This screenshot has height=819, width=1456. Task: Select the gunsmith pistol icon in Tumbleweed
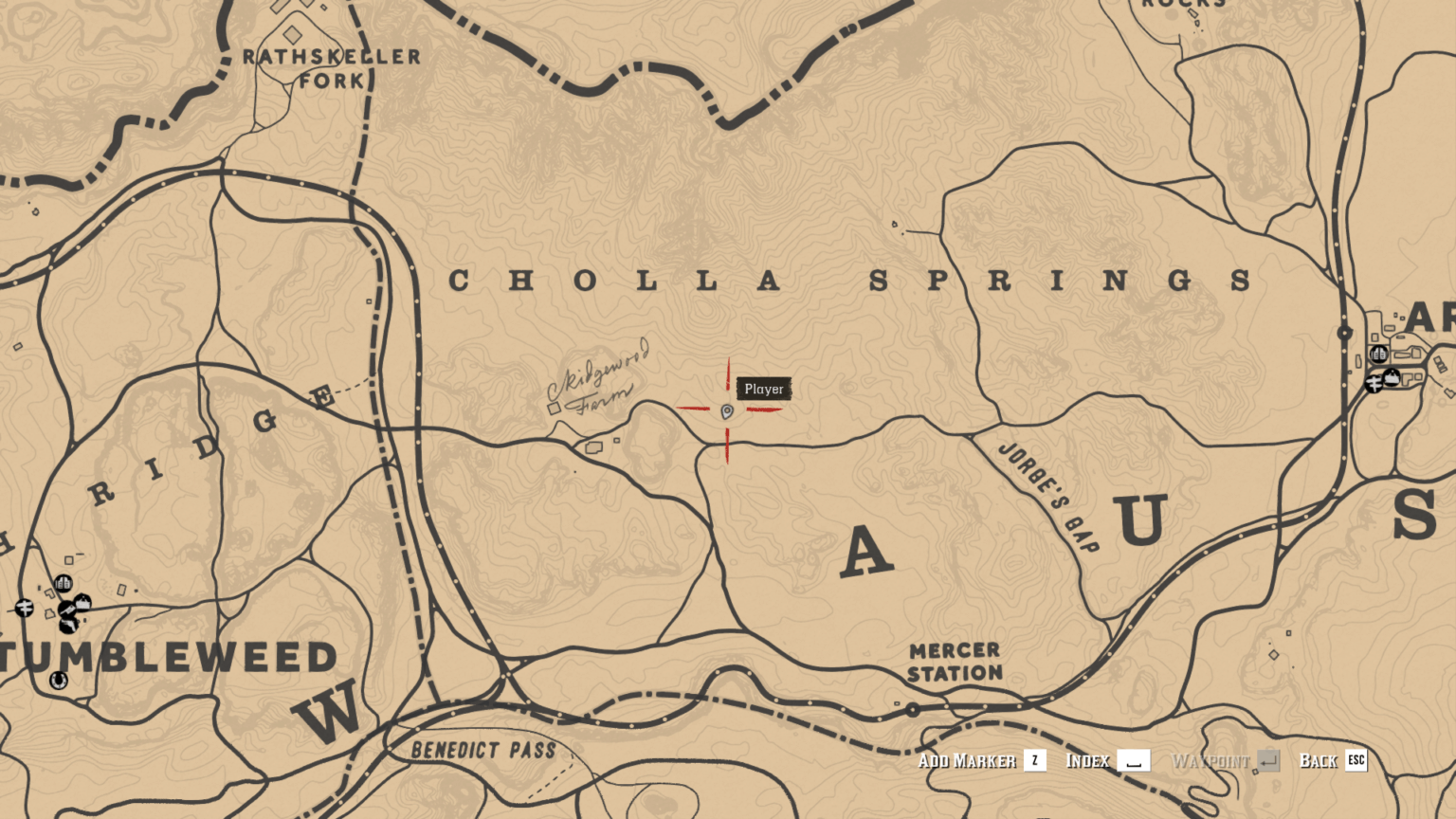click(x=68, y=626)
